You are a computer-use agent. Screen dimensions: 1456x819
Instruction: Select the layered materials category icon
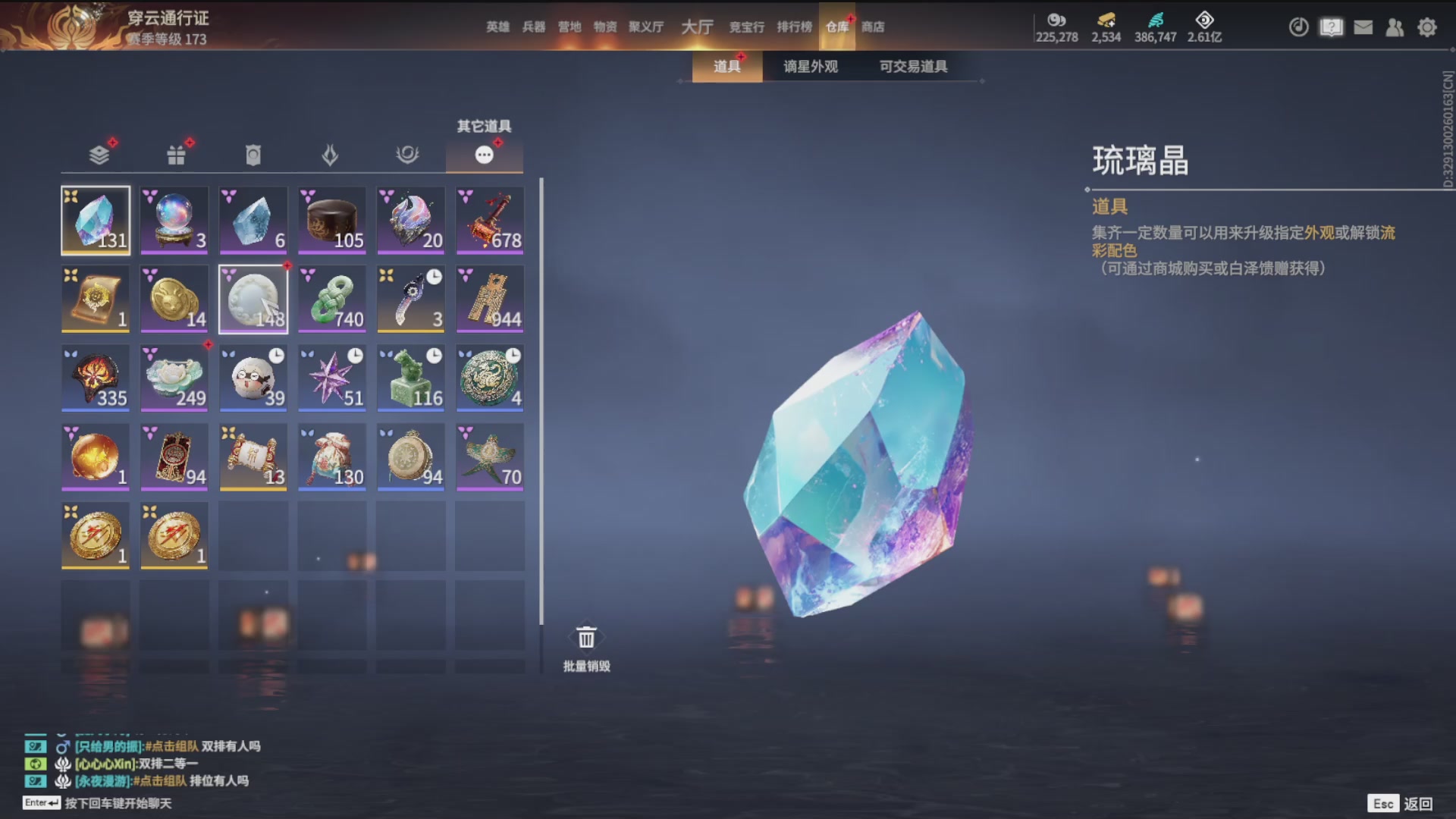click(x=97, y=154)
